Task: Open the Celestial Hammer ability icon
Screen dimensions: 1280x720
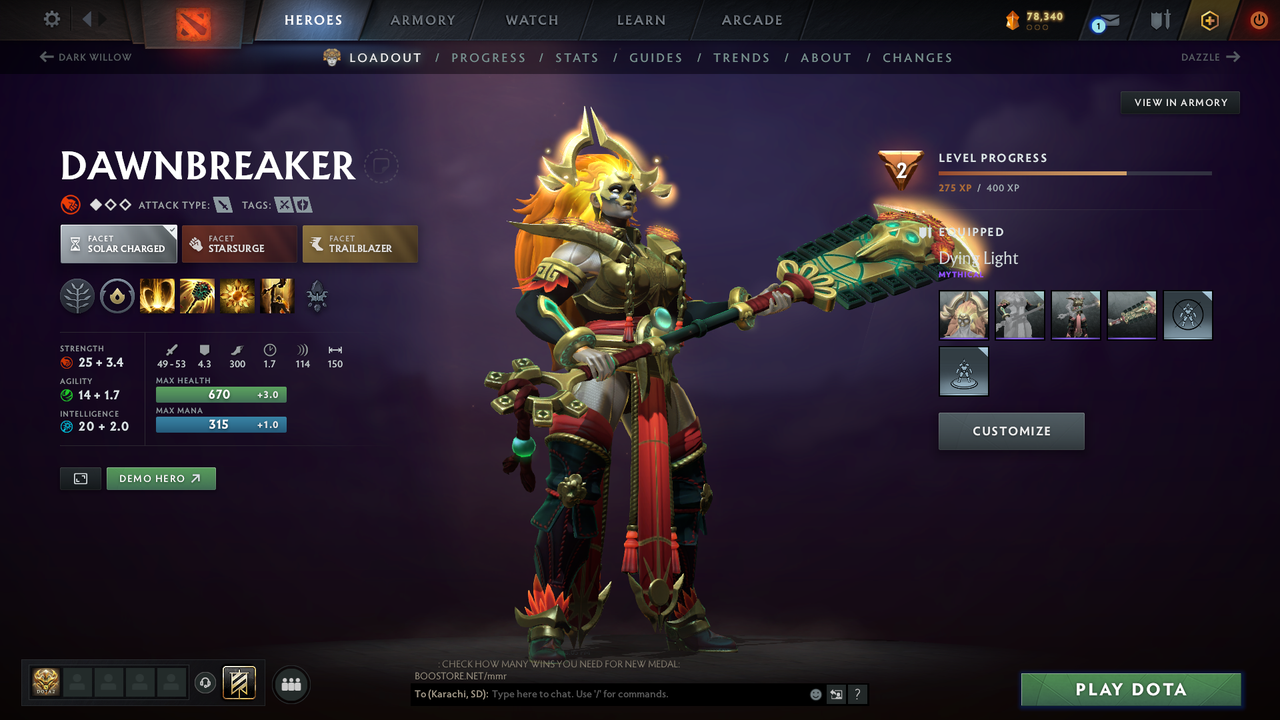Action: tap(197, 296)
